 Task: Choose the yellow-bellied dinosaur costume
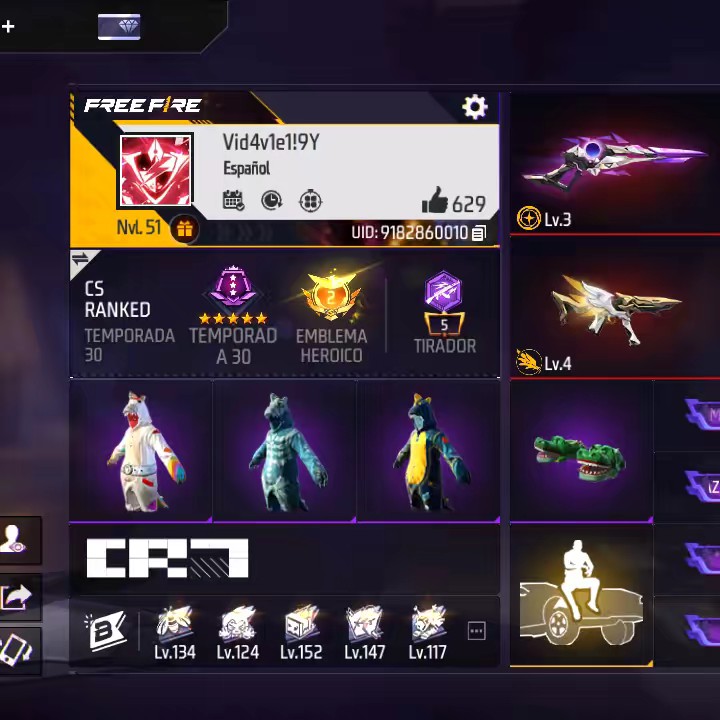(x=428, y=450)
